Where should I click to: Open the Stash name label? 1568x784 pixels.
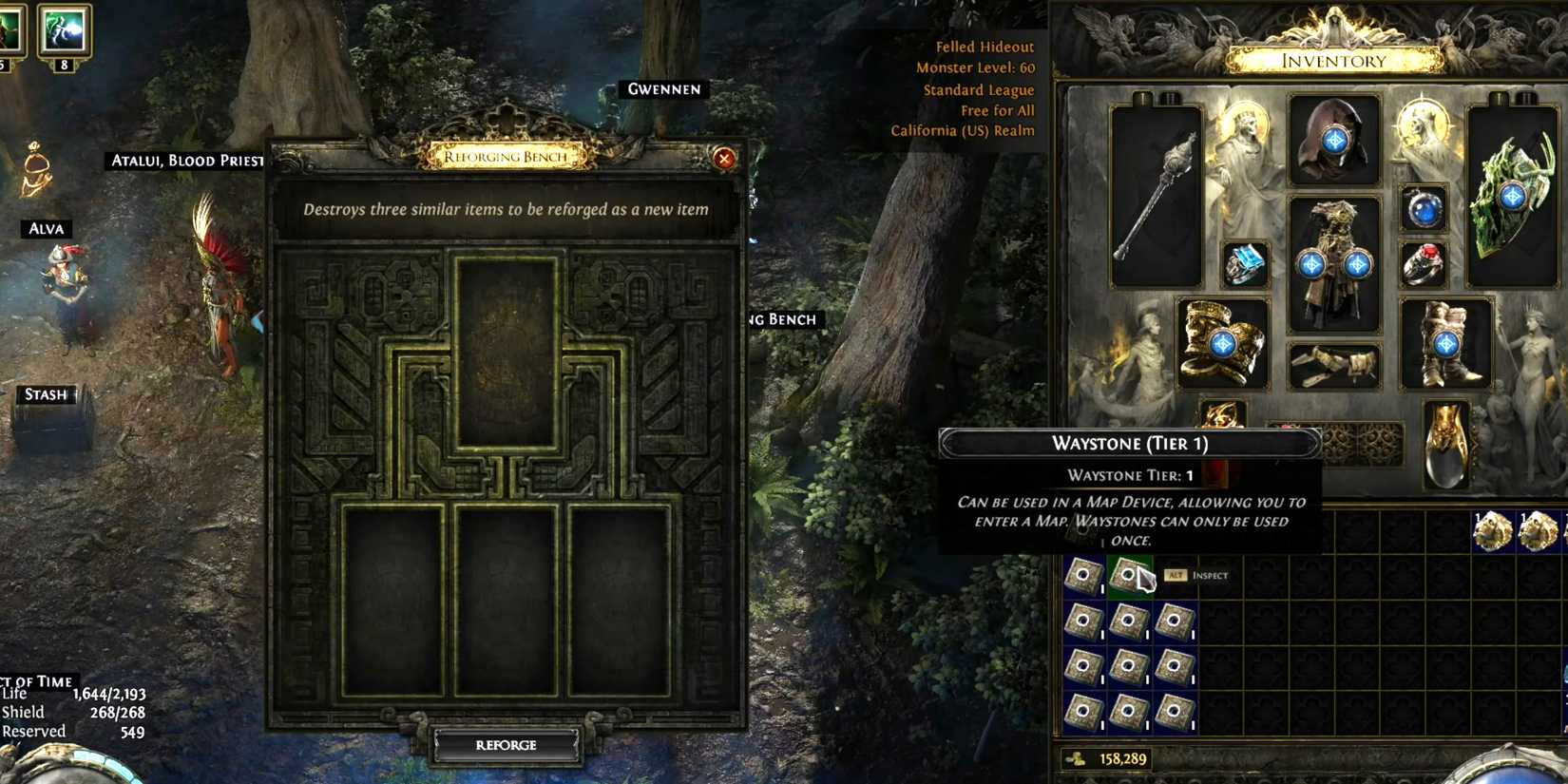pos(46,394)
